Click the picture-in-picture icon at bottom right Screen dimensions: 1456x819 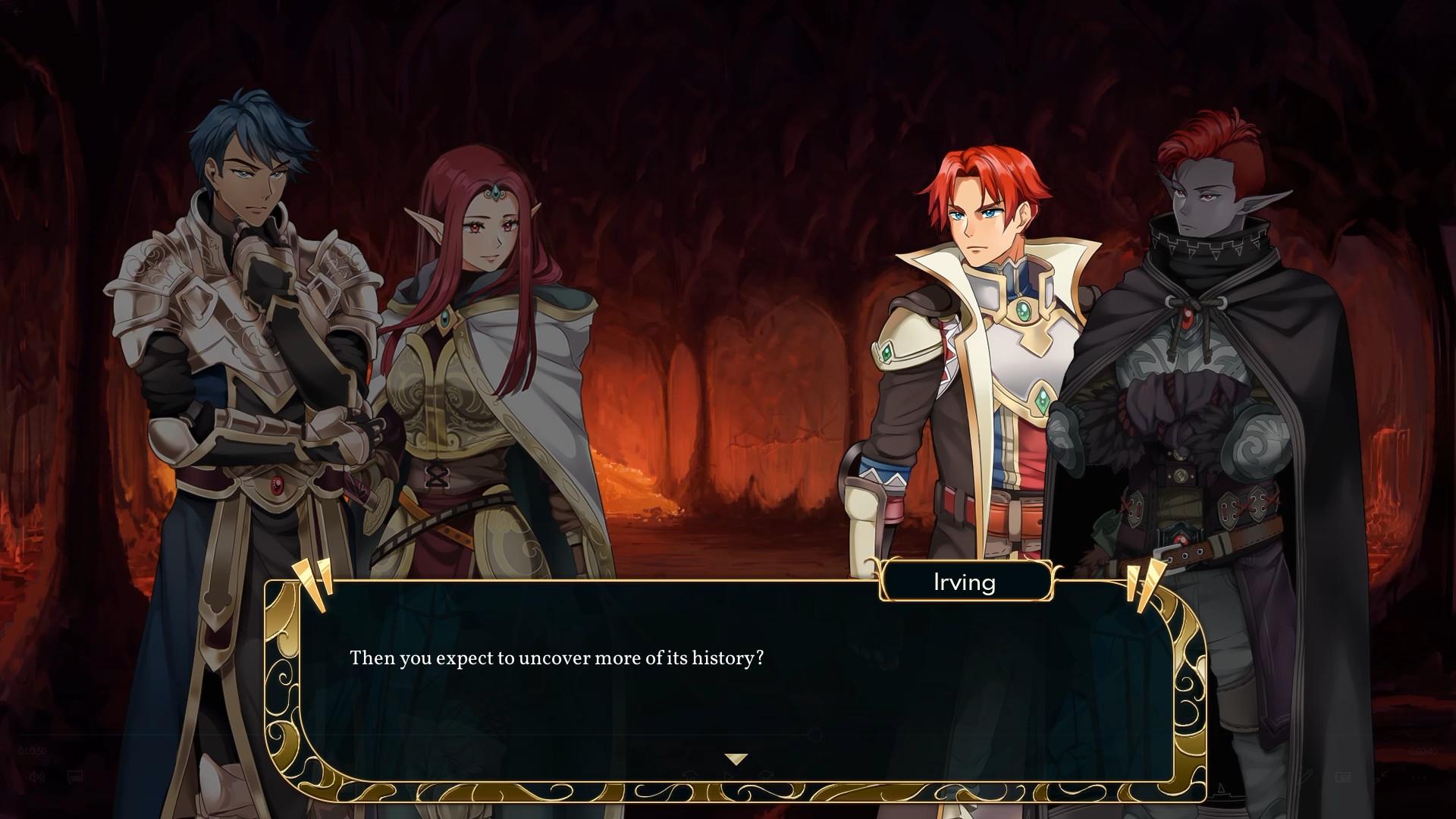[x=1344, y=777]
